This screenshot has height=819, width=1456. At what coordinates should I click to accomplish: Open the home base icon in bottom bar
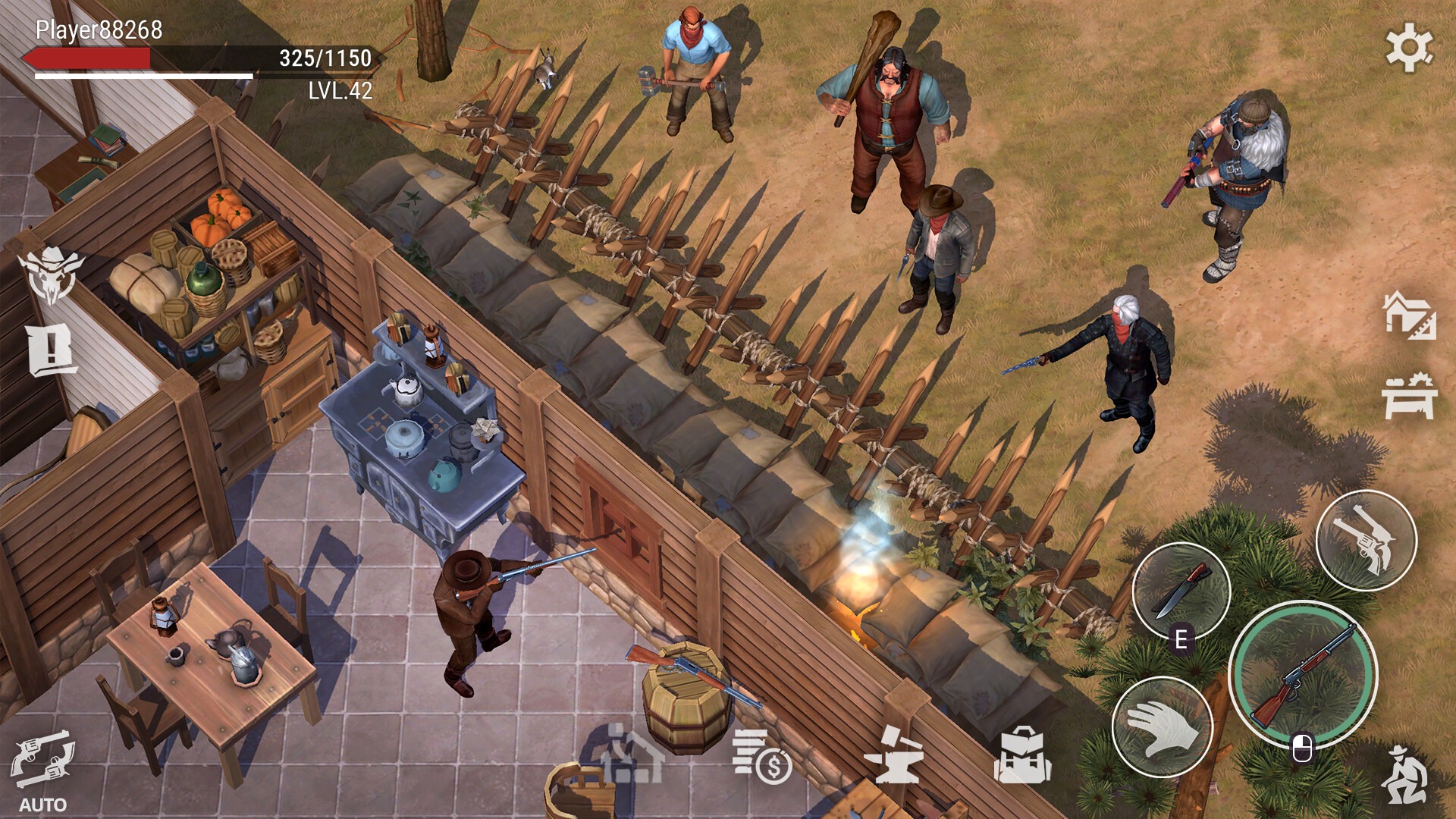tap(632, 756)
